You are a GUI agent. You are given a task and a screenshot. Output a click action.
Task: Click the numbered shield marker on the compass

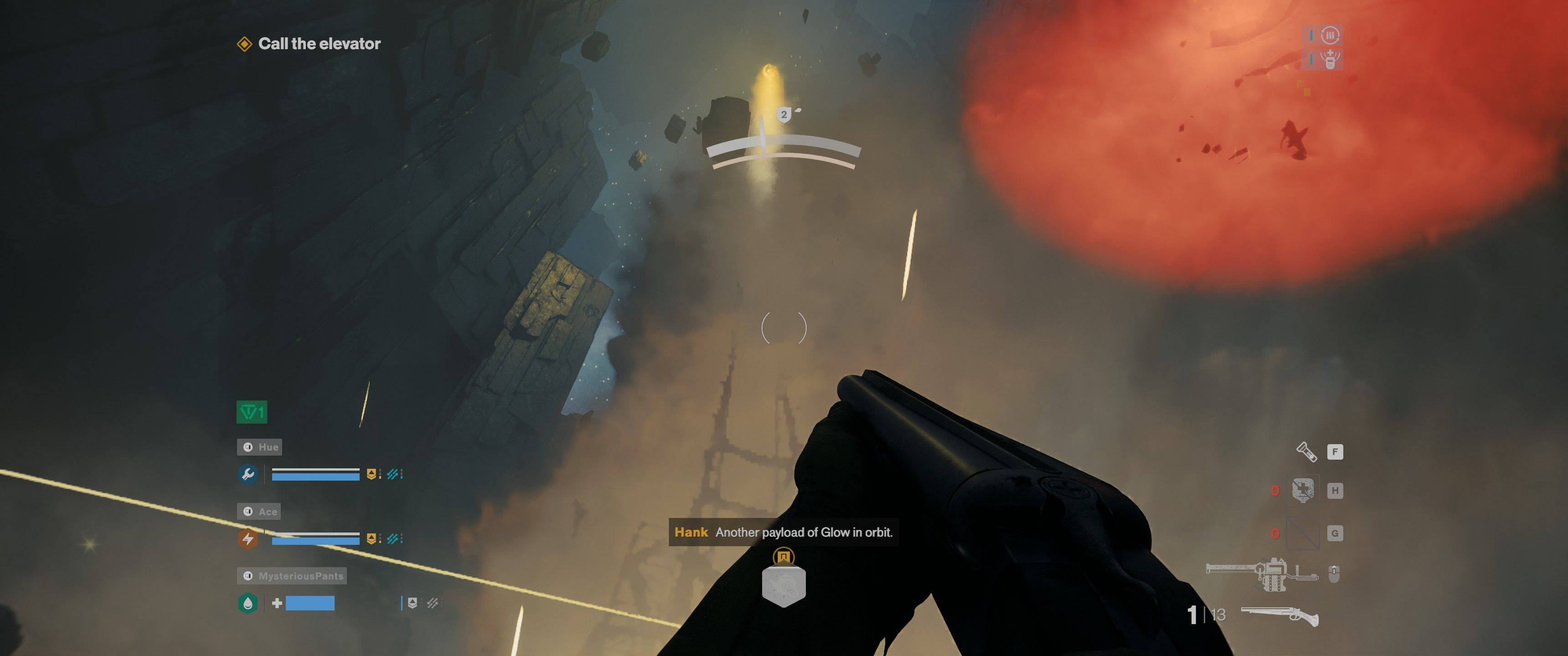pos(784,114)
